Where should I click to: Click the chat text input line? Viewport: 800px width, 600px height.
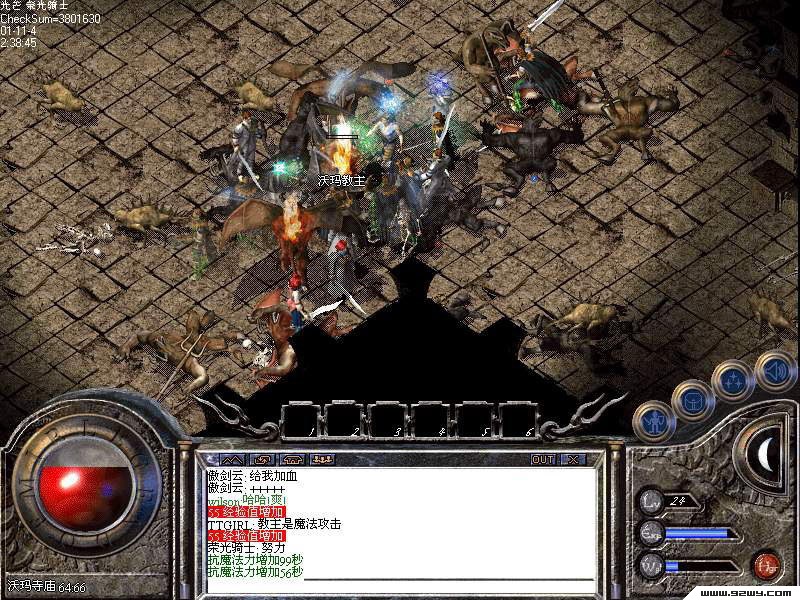pyautogui.click(x=450, y=573)
